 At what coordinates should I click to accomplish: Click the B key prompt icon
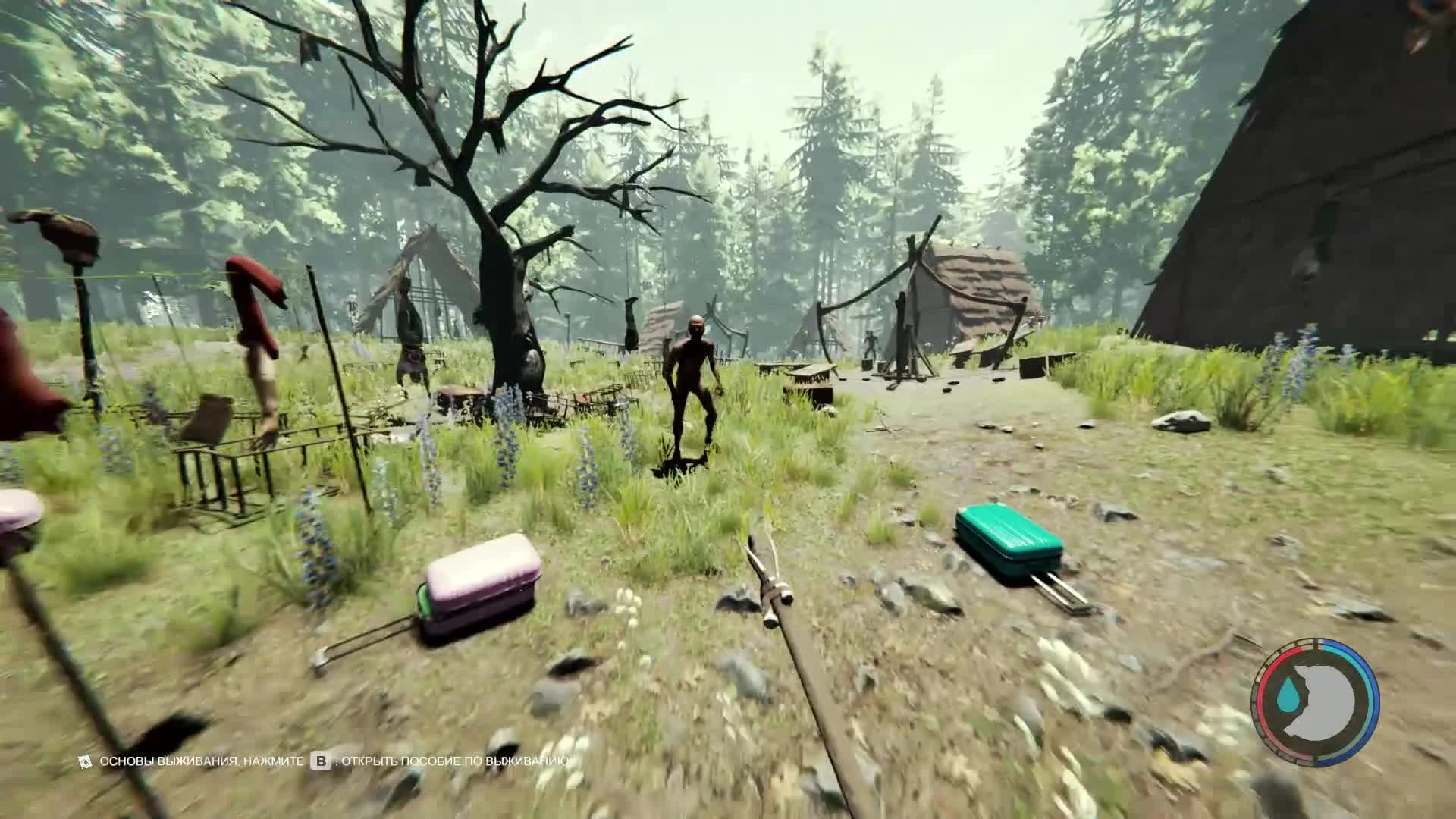(x=321, y=762)
